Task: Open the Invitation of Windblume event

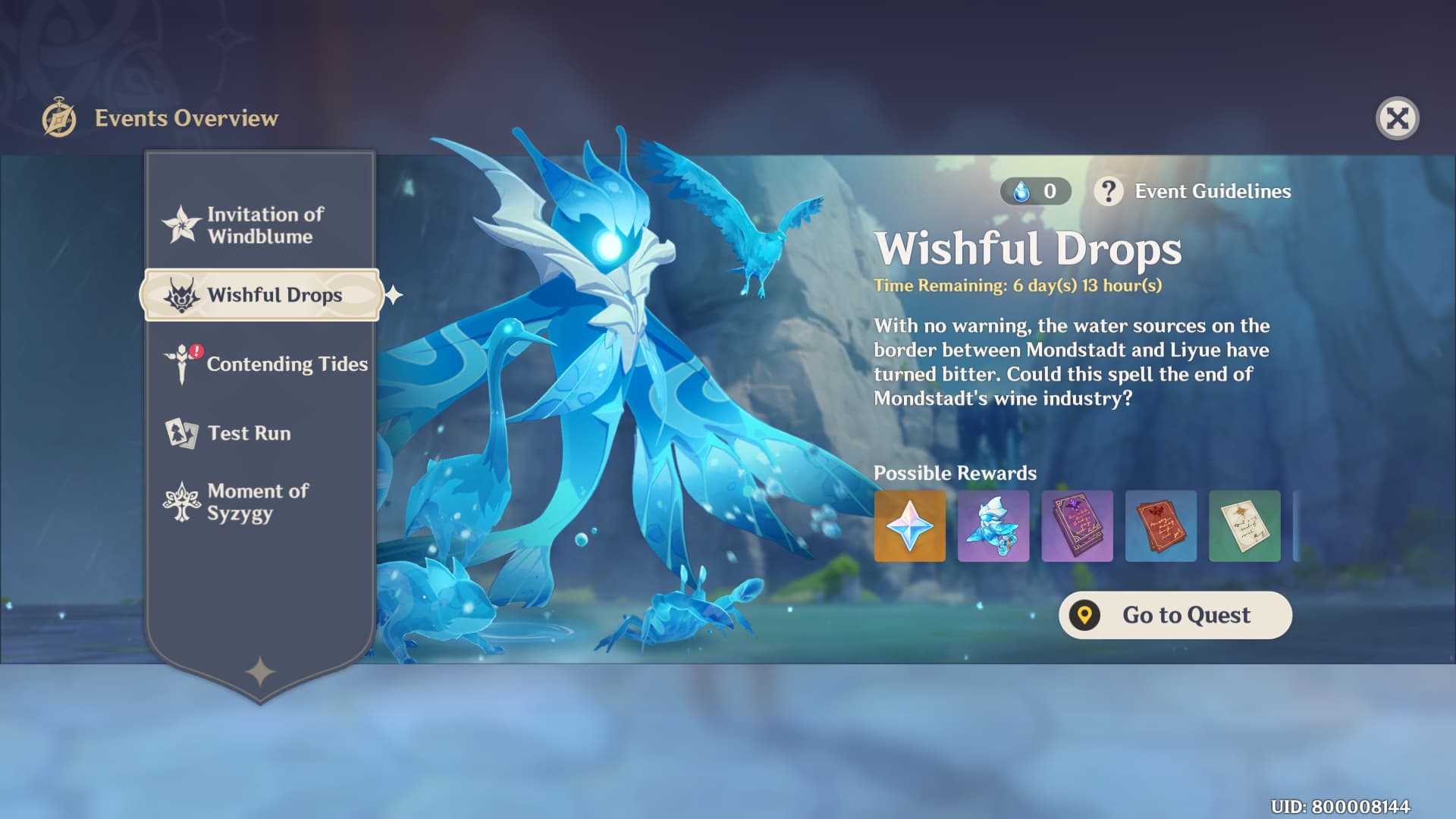Action: (260, 225)
